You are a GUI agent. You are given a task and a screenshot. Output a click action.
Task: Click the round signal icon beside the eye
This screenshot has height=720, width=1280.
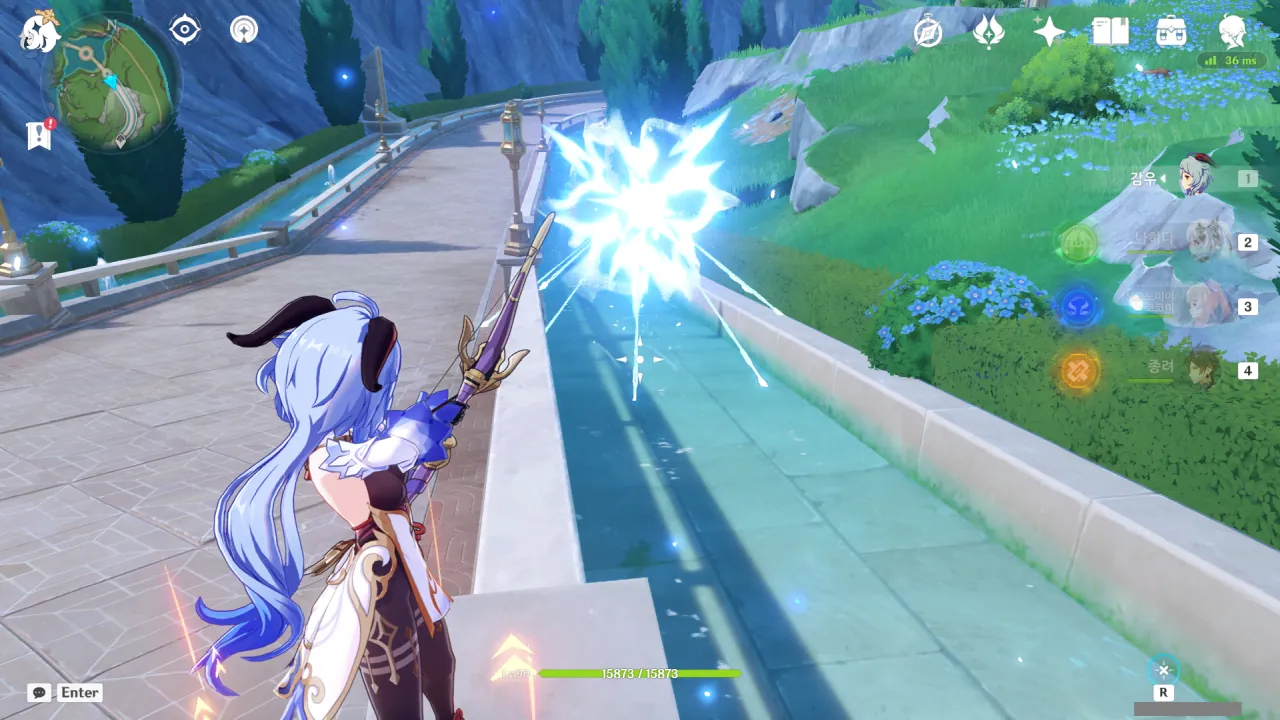coord(243,30)
